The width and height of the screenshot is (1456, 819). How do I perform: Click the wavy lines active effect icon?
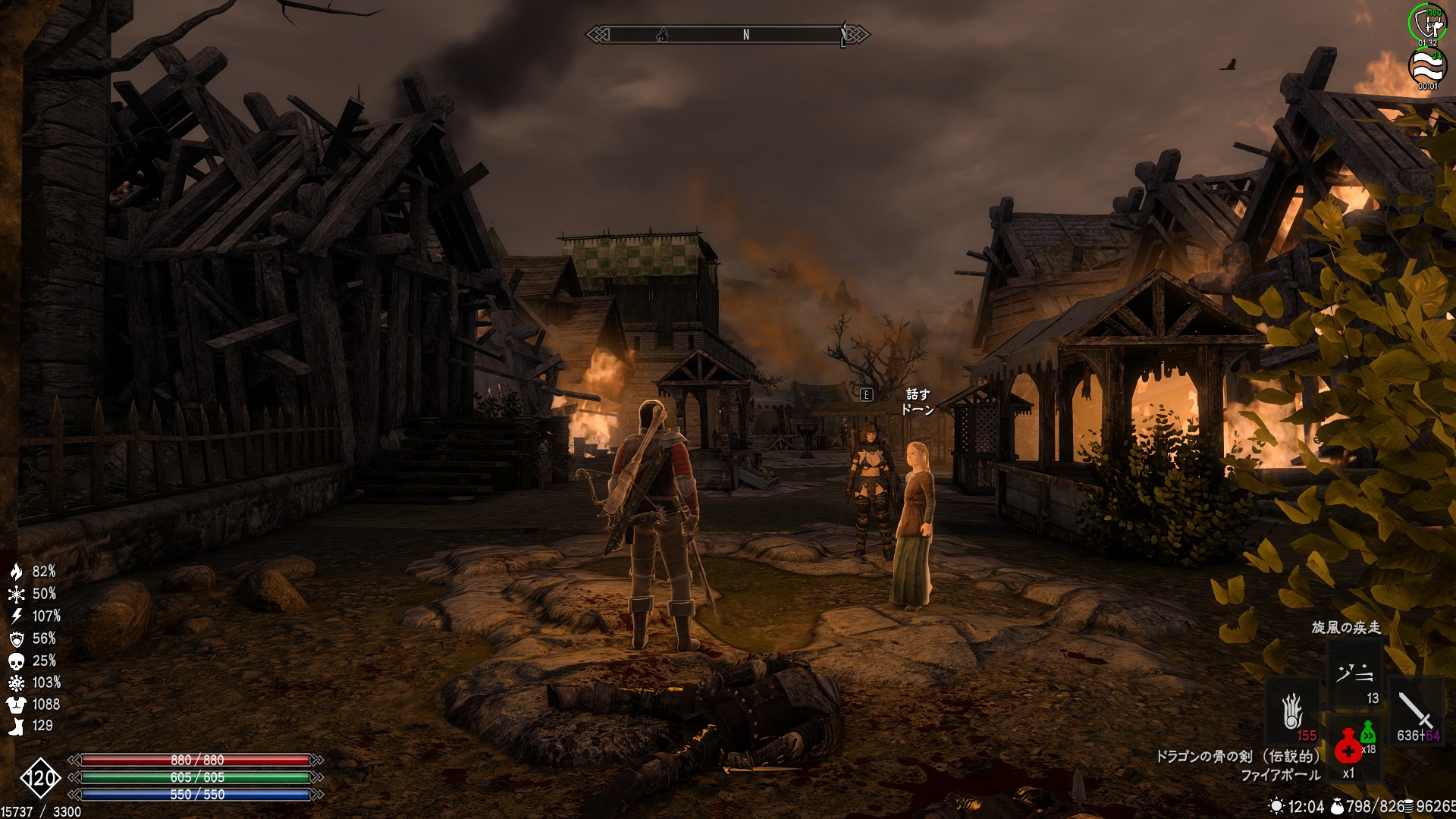click(x=1427, y=67)
